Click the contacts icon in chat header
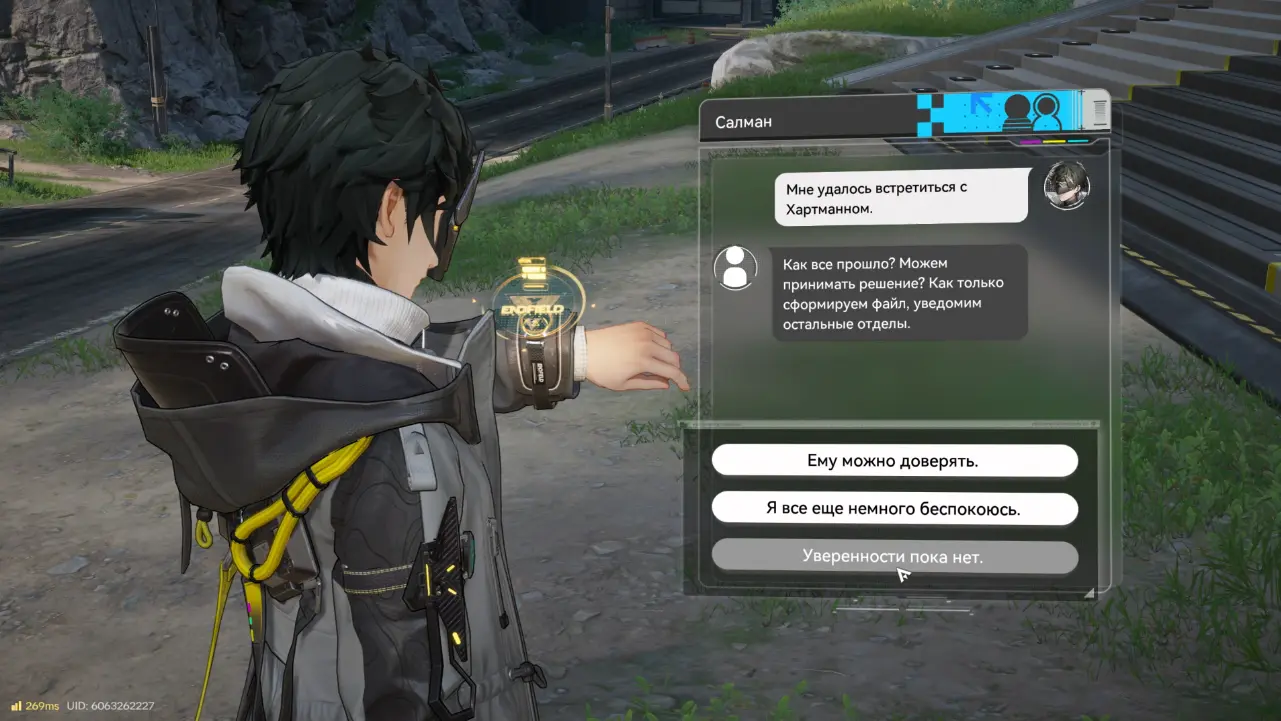This screenshot has width=1281, height=721. tap(1032, 110)
